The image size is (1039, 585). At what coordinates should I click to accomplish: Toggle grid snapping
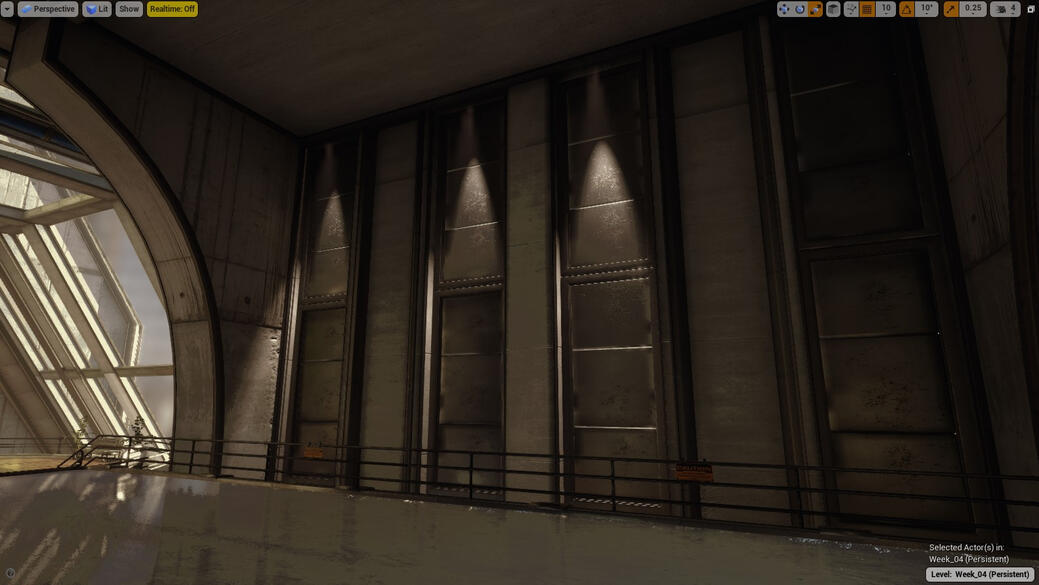[867, 9]
